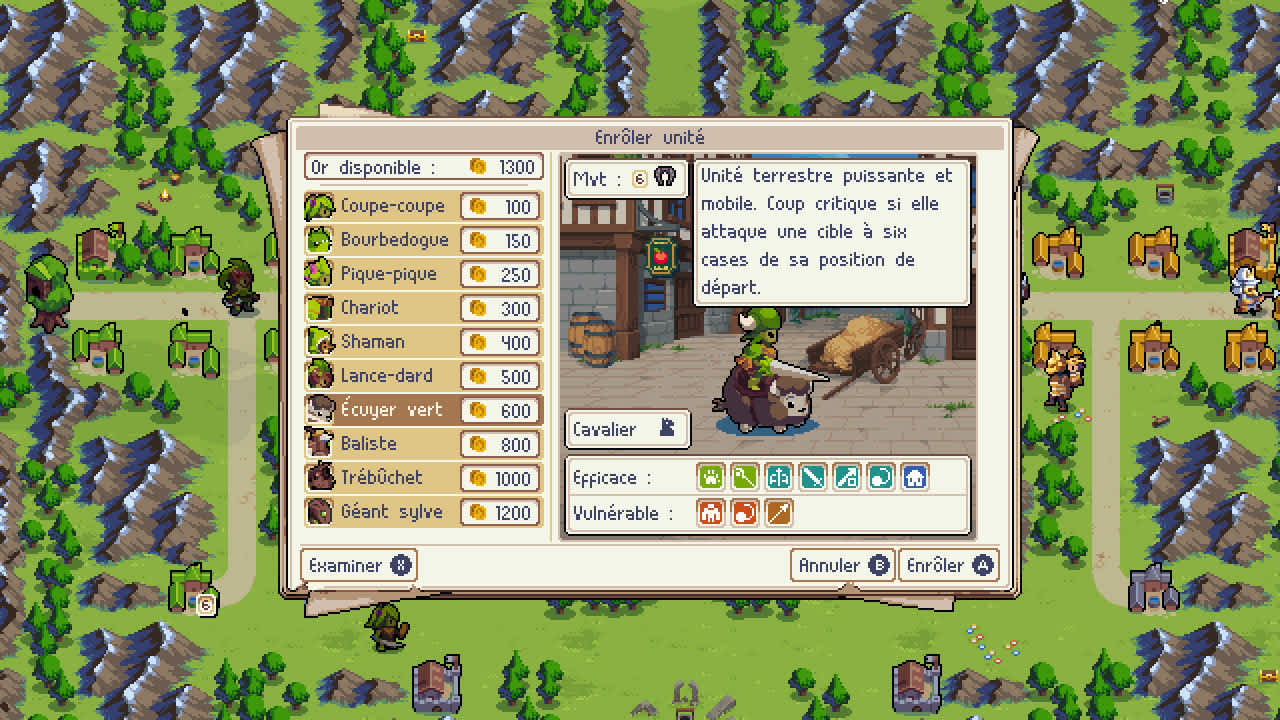
Task: Click the Annuler button
Action: (x=842, y=565)
